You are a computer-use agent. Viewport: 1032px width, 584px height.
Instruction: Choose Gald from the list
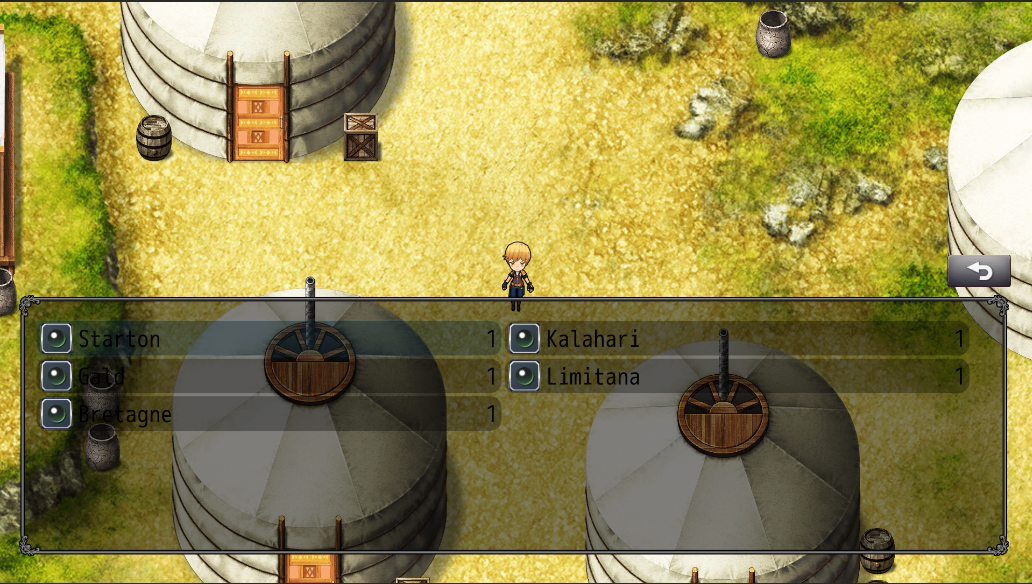268,377
